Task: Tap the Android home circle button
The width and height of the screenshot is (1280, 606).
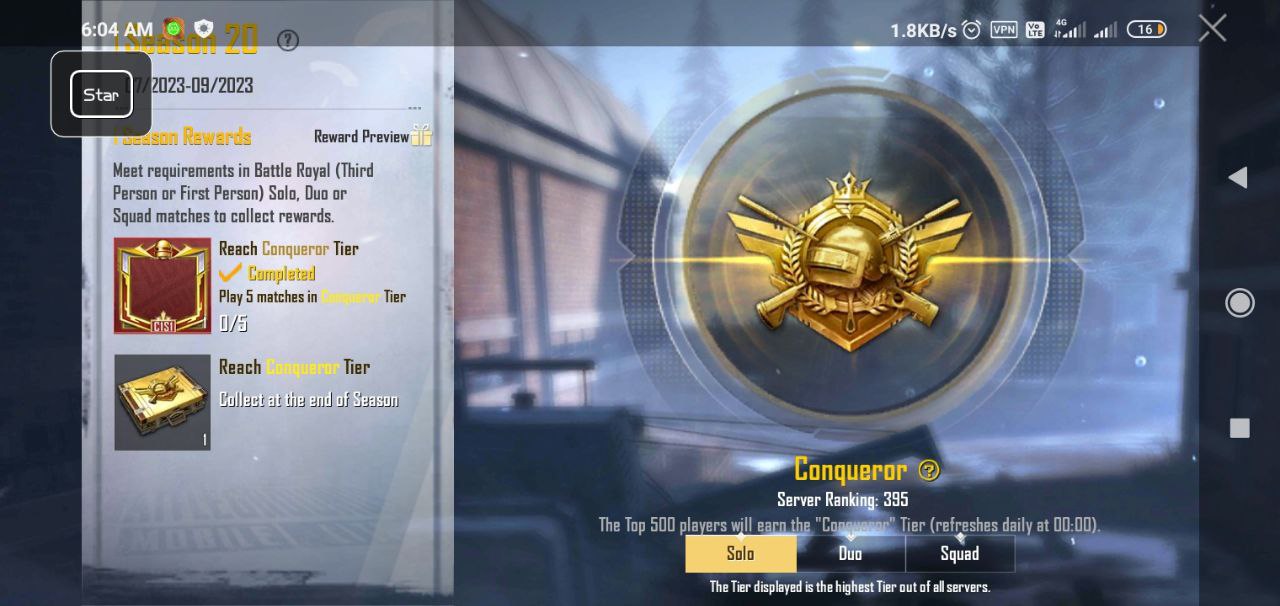Action: [x=1239, y=303]
